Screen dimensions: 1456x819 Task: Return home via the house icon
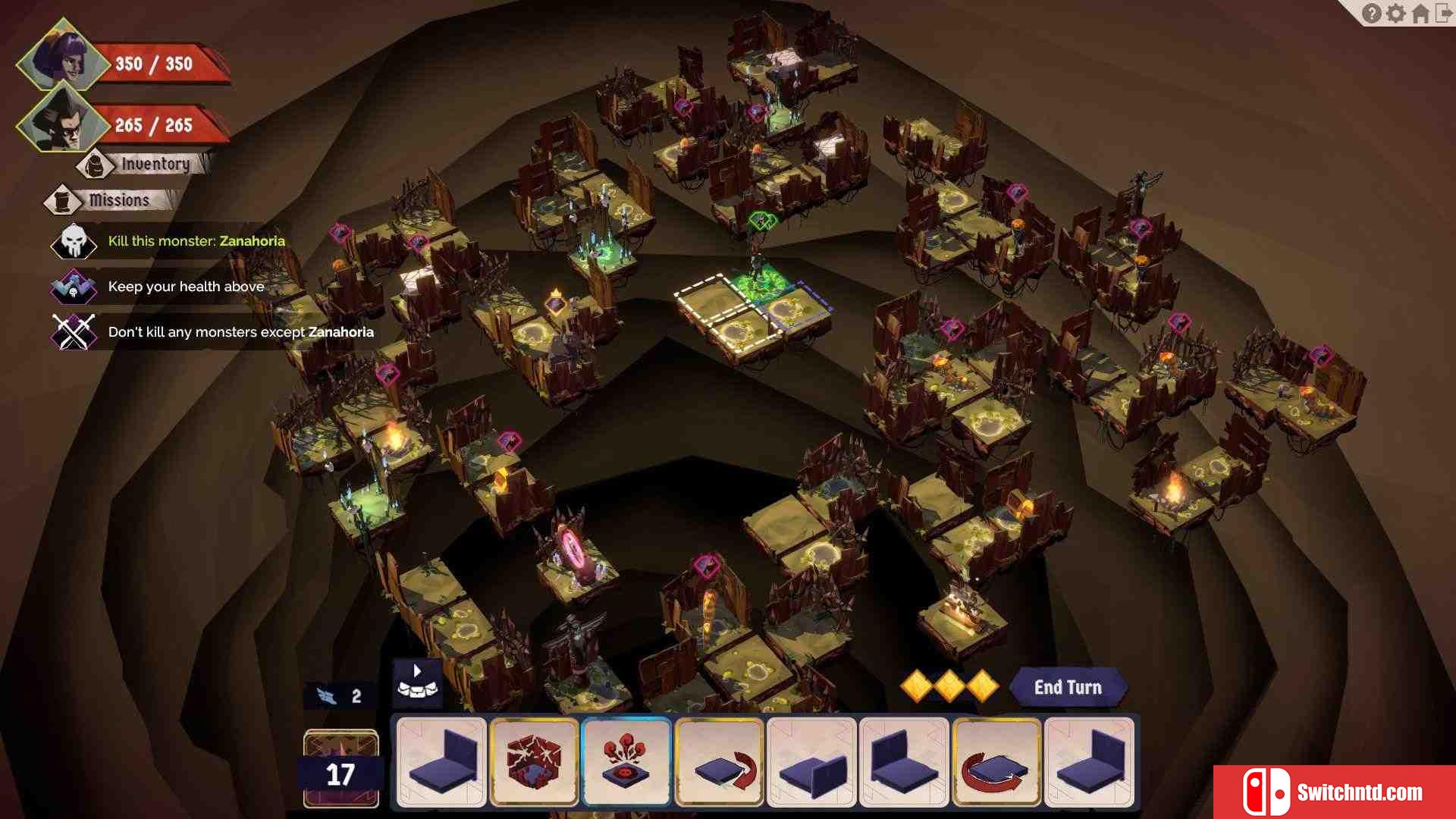coord(1420,14)
